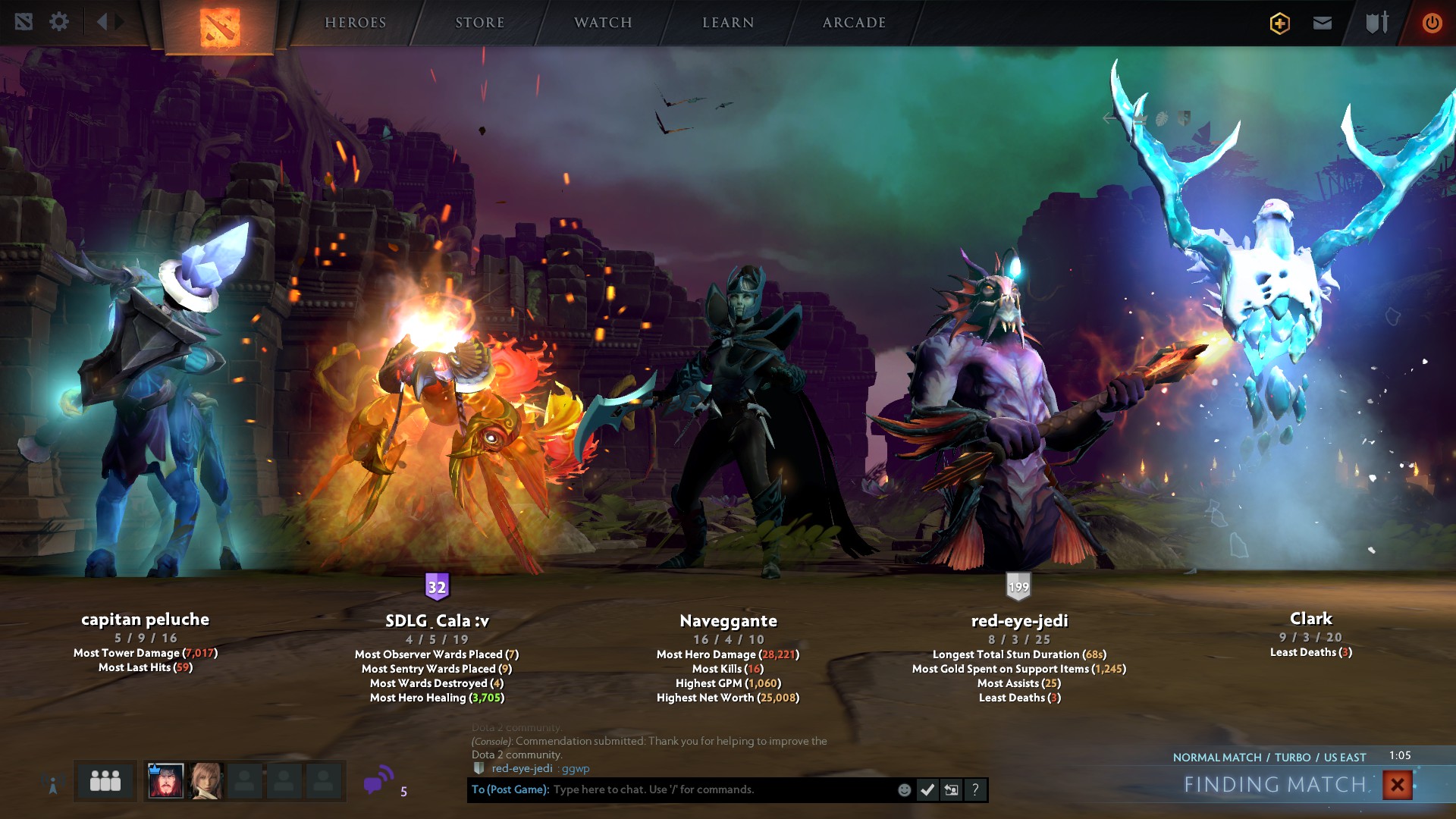Open the Arcade tab

pyautogui.click(x=854, y=23)
